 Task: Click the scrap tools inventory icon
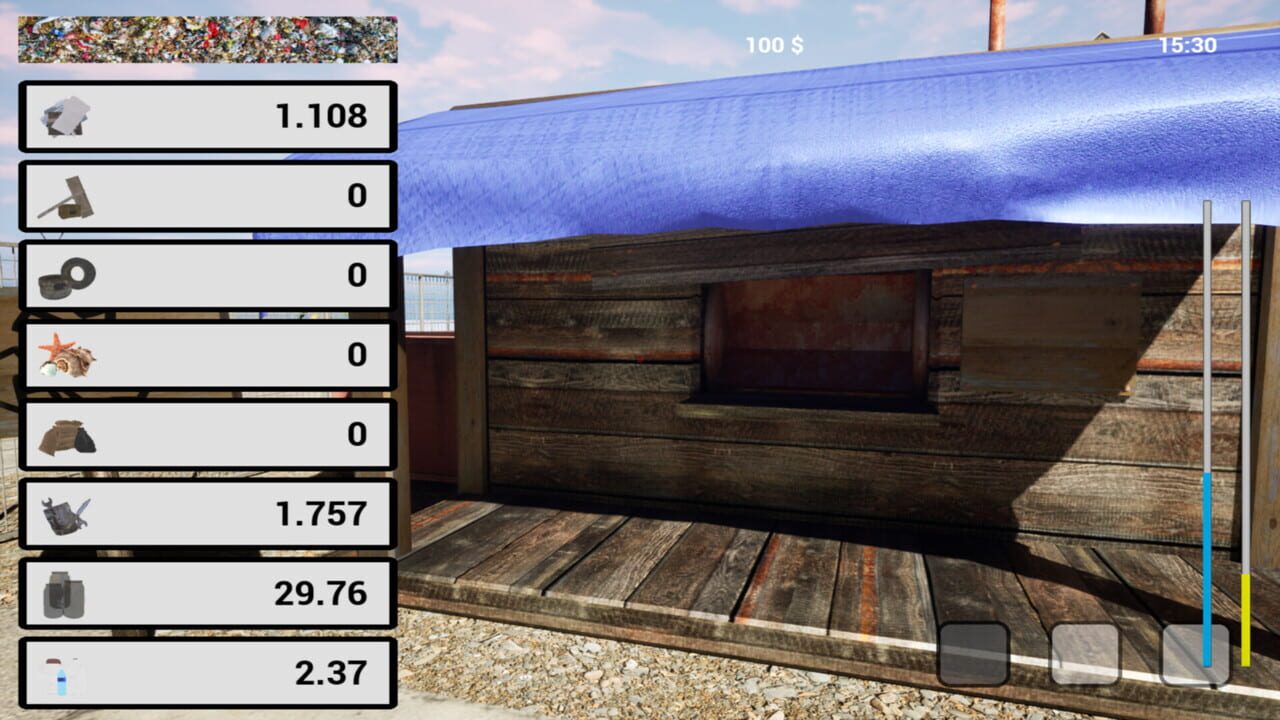[x=64, y=514]
